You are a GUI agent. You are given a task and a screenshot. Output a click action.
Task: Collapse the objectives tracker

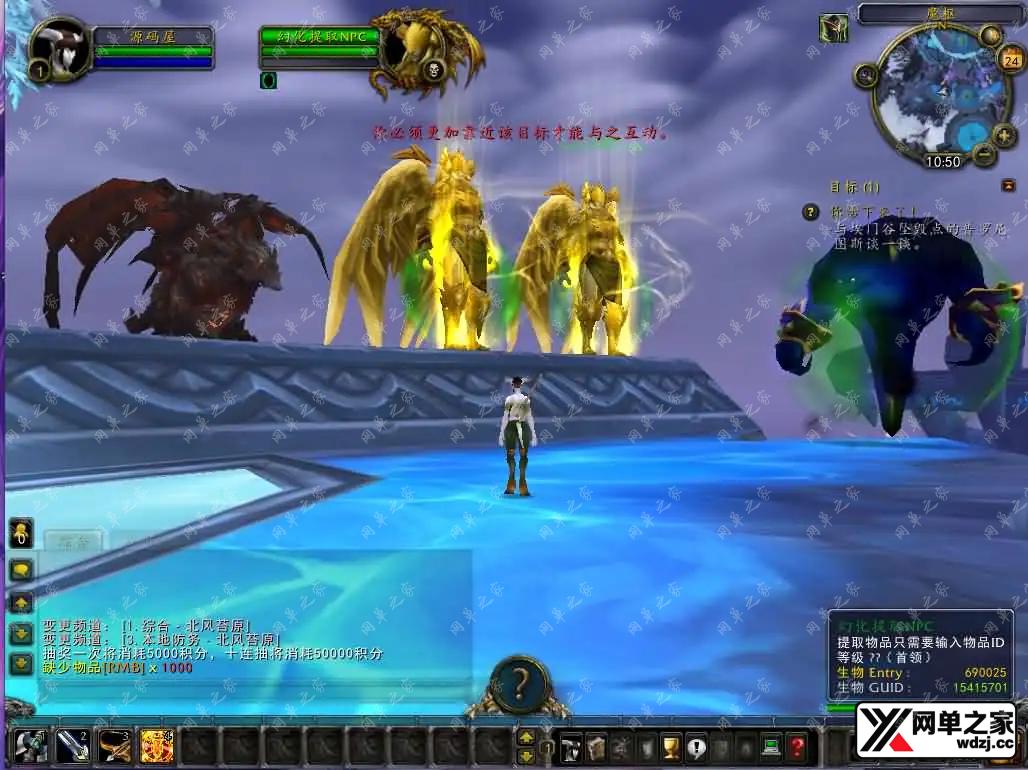pyautogui.click(x=1008, y=186)
